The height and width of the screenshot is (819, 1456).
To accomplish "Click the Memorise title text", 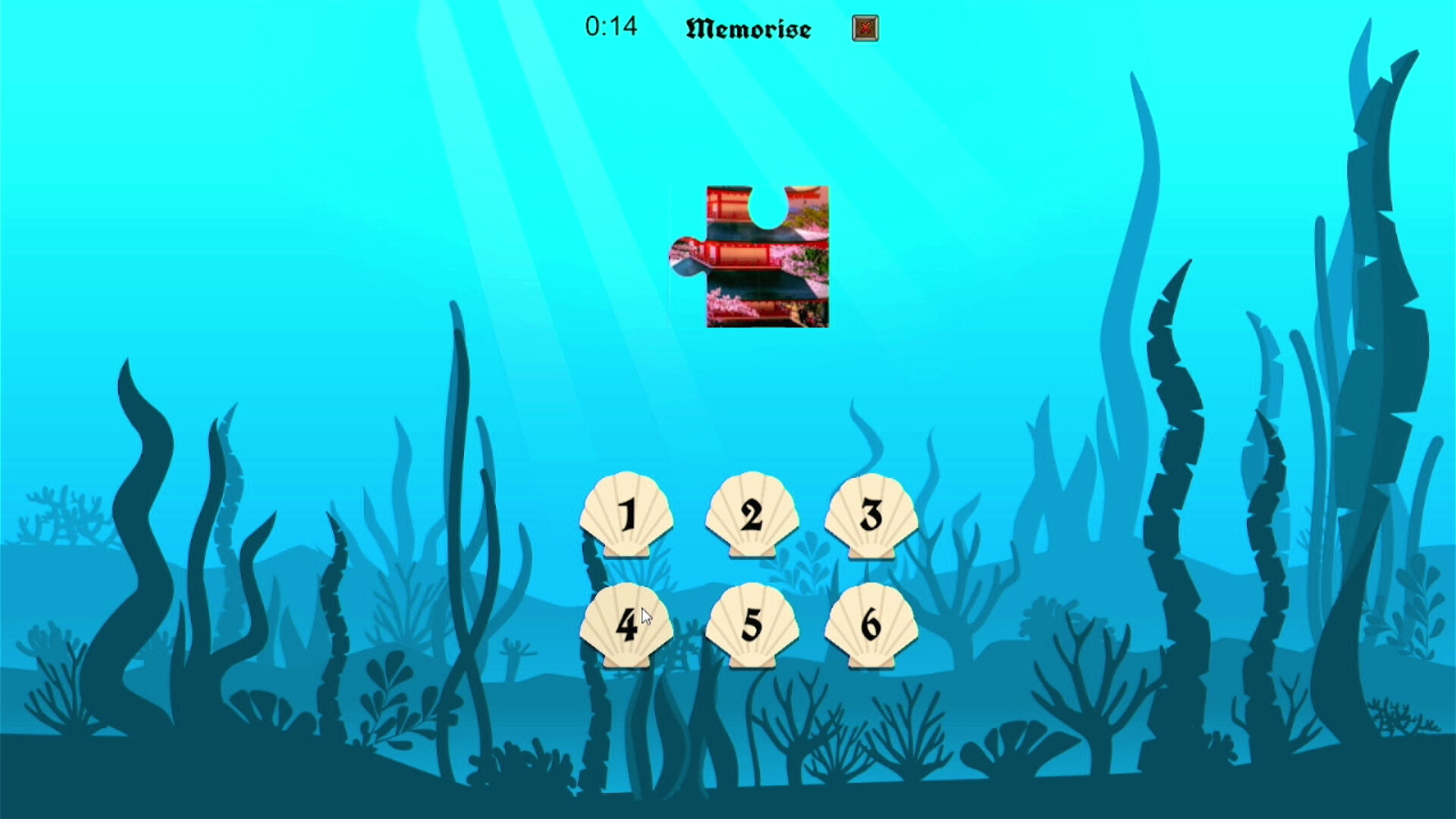I will pyautogui.click(x=749, y=27).
